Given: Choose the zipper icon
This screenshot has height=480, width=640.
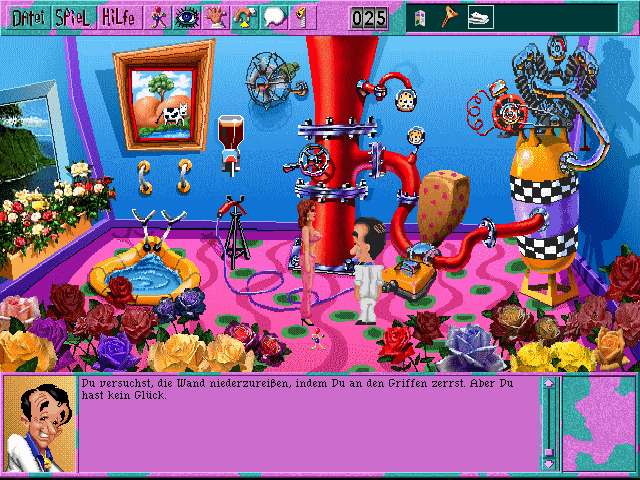Looking at the screenshot, I should pyautogui.click(x=300, y=17).
